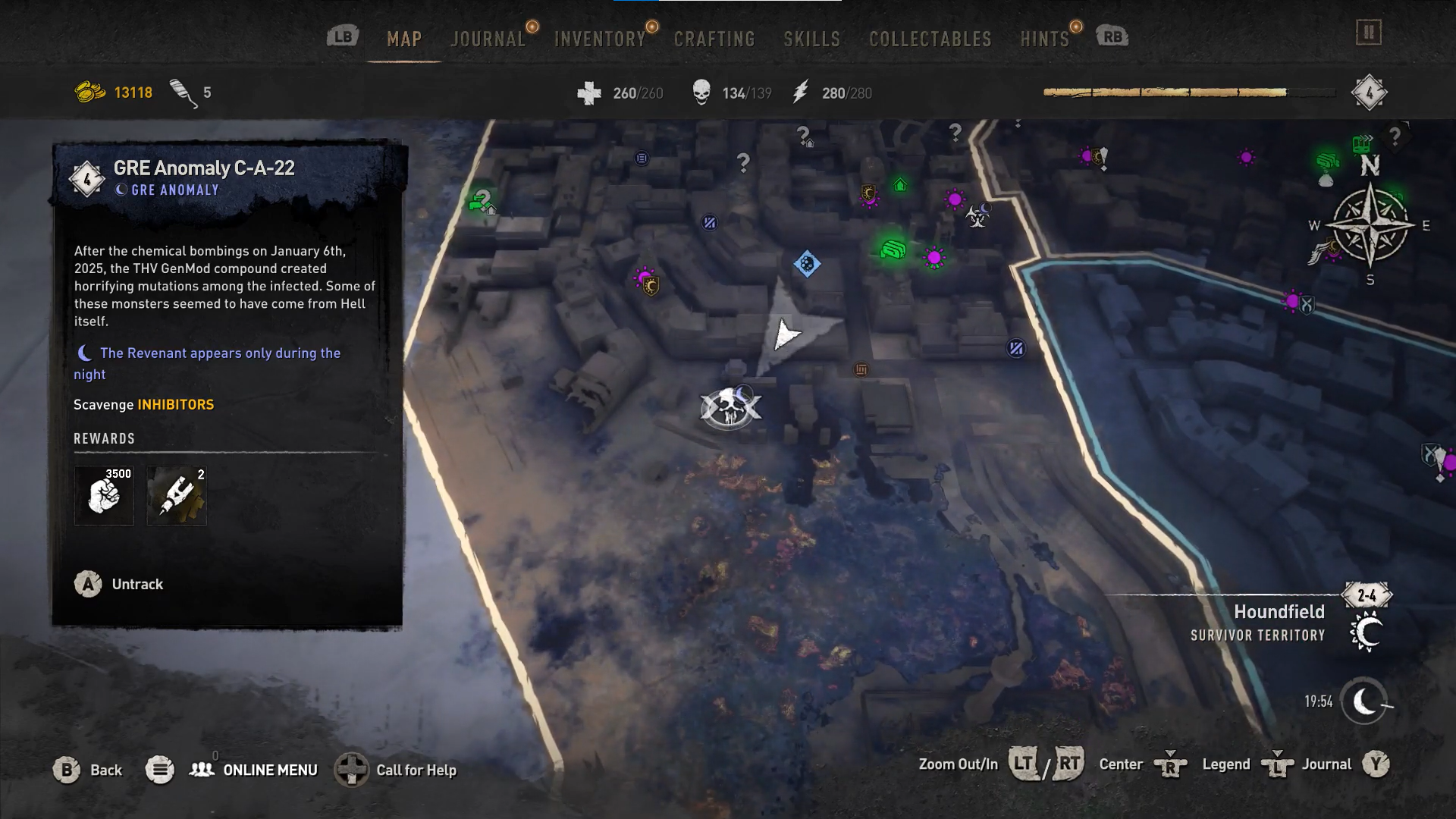The image size is (1456, 819).
Task: Select the biohazard marker on the map
Action: (977, 218)
